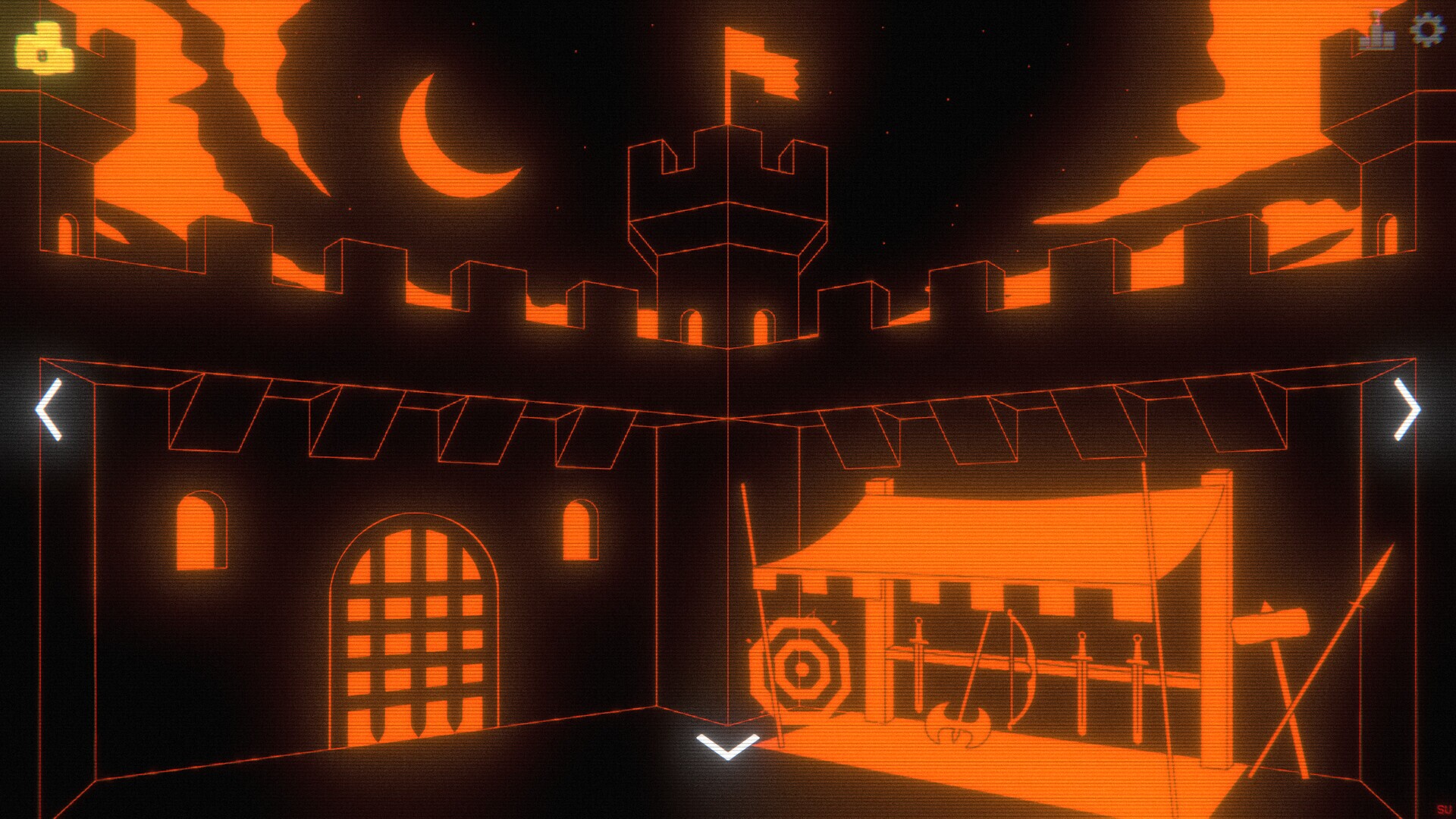This screenshot has height=819, width=1456.
Task: View the leaderboard podium icon
Action: tap(1379, 33)
